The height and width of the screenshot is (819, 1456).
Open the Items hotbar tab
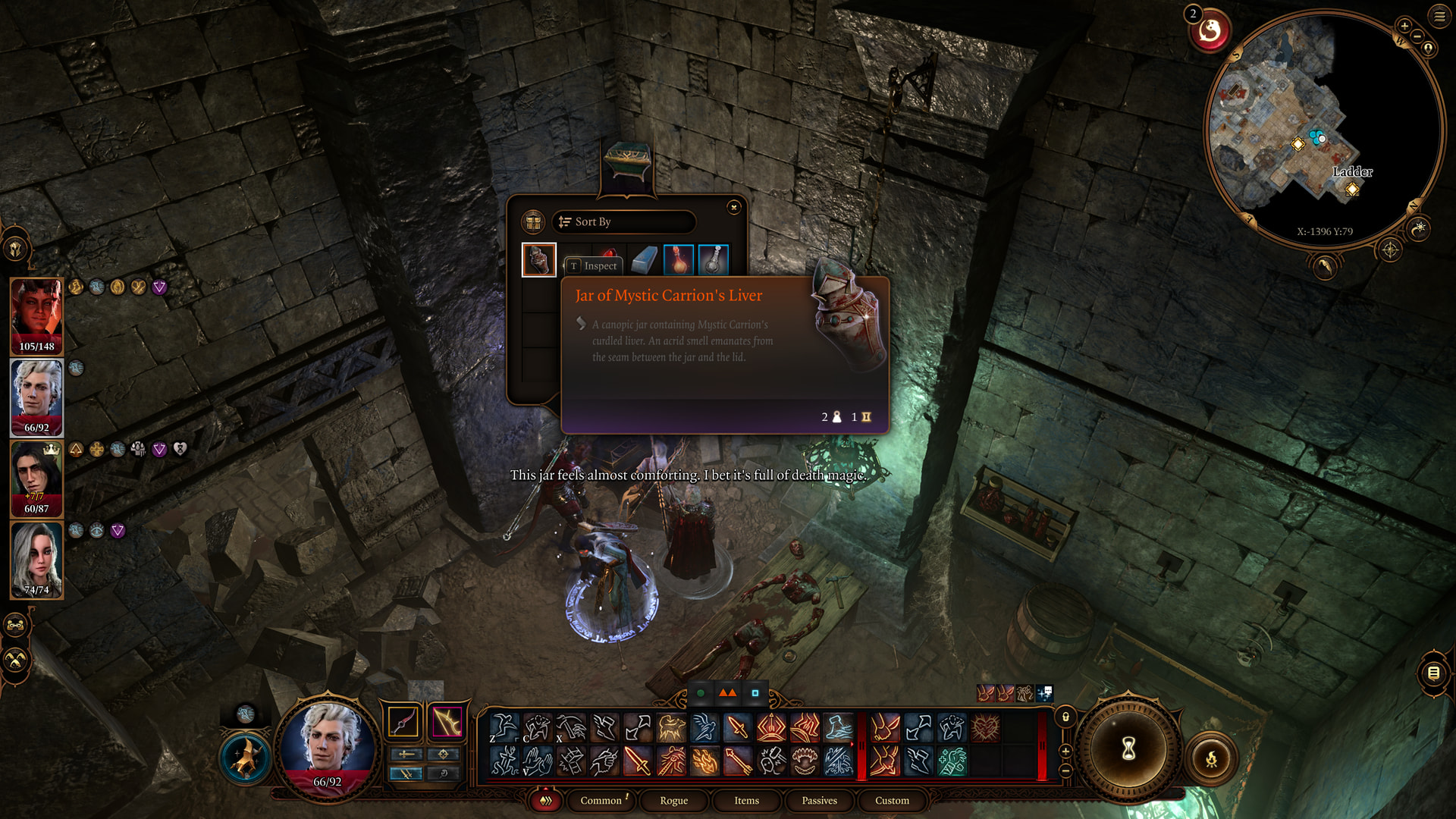tap(746, 800)
